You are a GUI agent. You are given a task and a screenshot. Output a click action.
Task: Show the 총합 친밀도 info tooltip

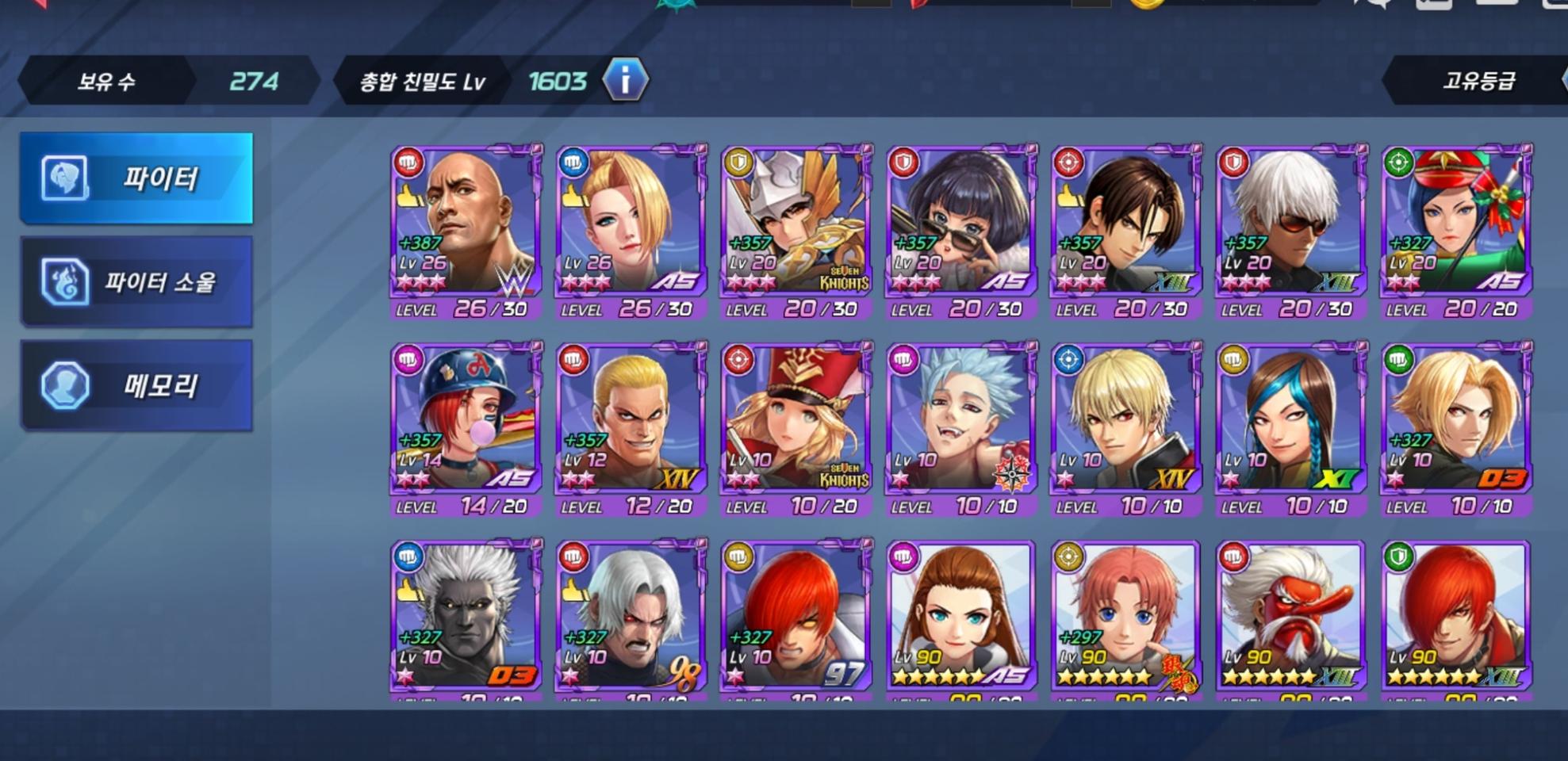tap(625, 80)
